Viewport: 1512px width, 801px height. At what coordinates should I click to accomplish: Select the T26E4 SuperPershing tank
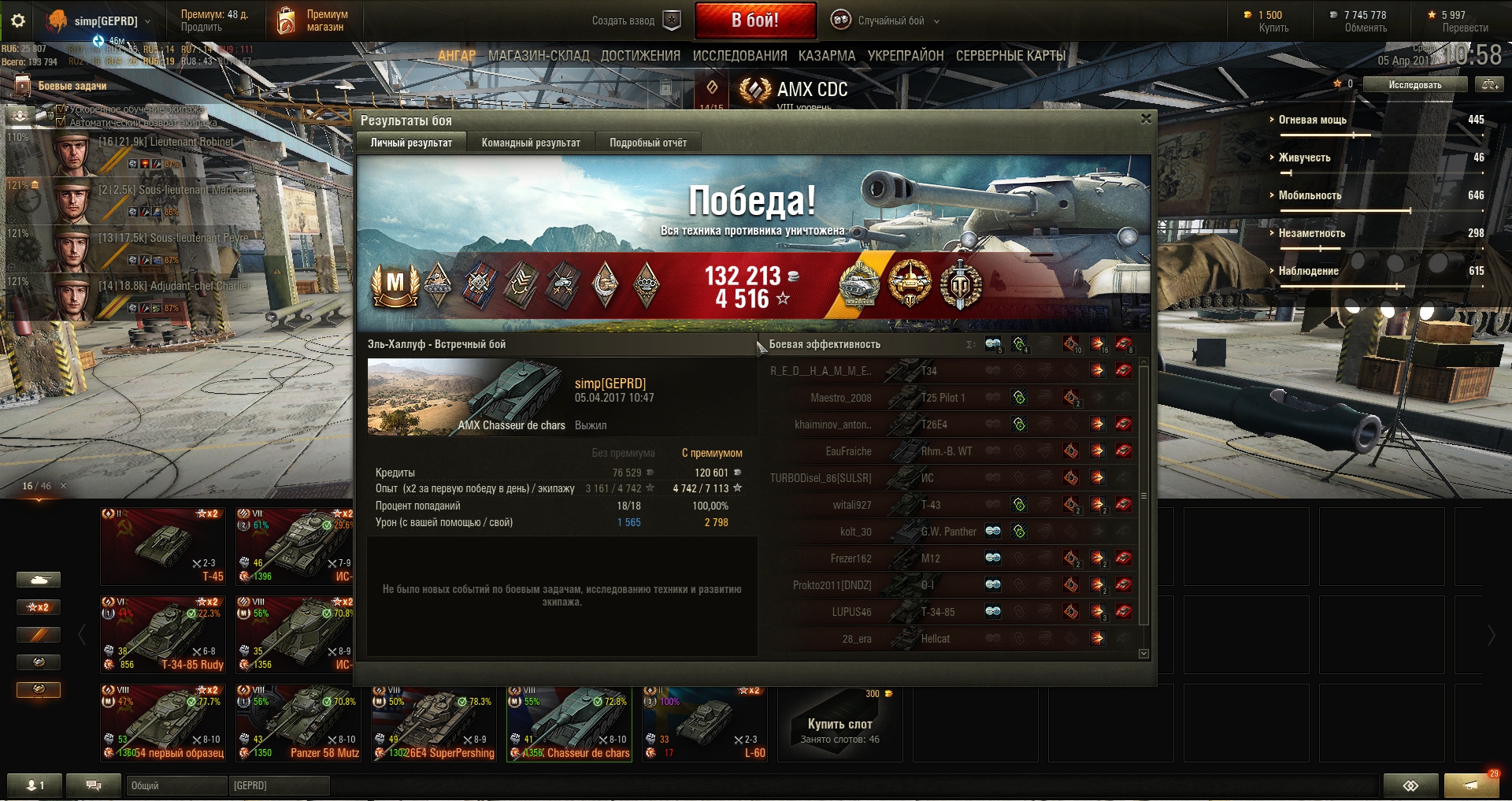pos(435,722)
